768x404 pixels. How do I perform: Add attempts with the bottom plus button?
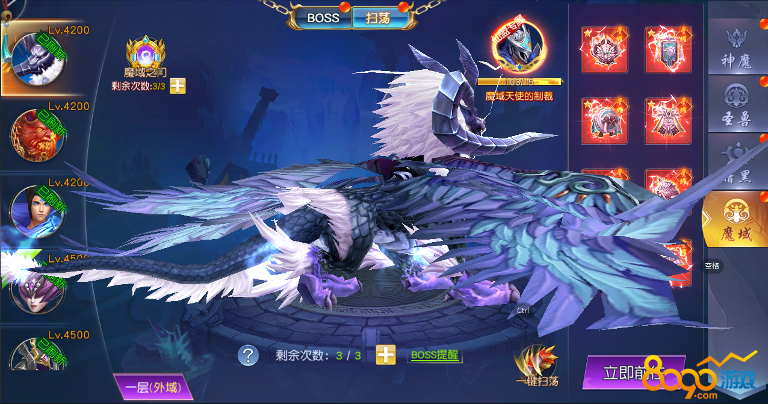386,355
